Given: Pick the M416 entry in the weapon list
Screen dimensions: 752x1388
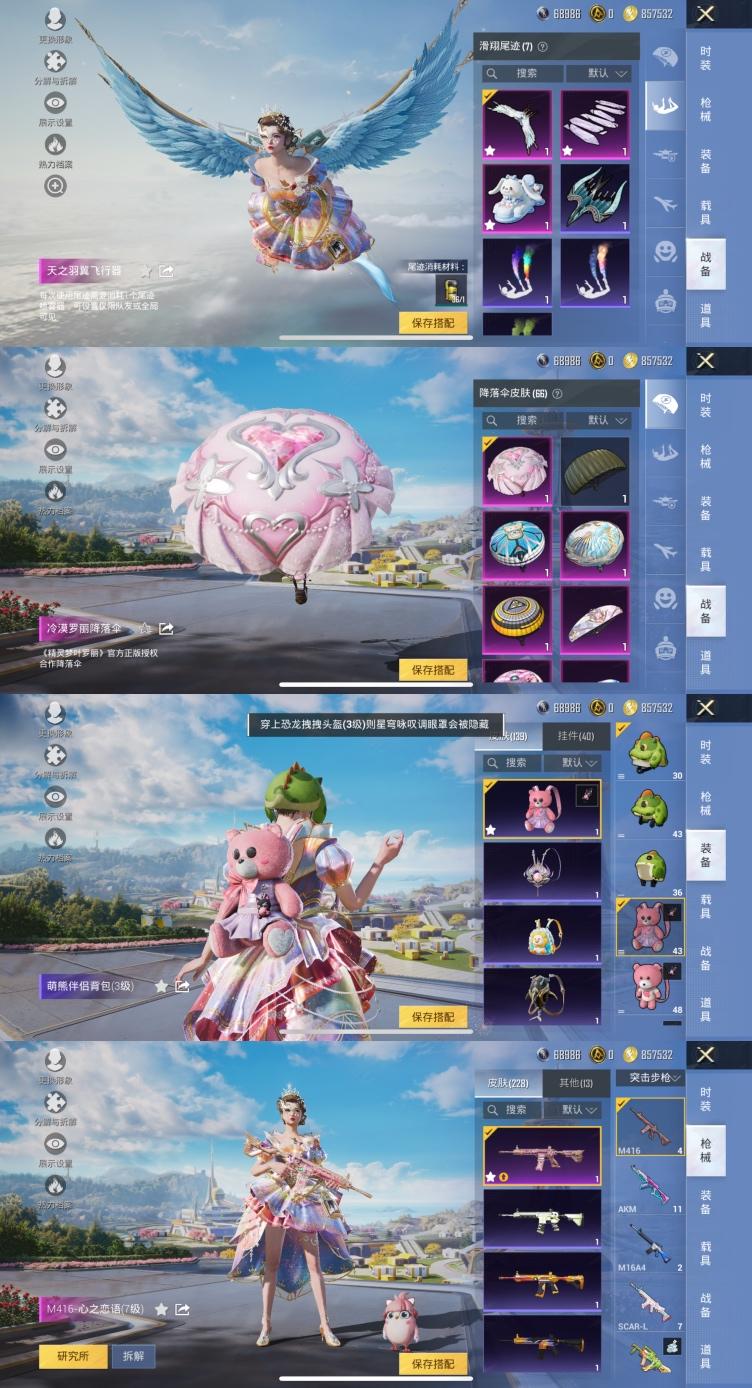Looking at the screenshot, I should 650,1126.
